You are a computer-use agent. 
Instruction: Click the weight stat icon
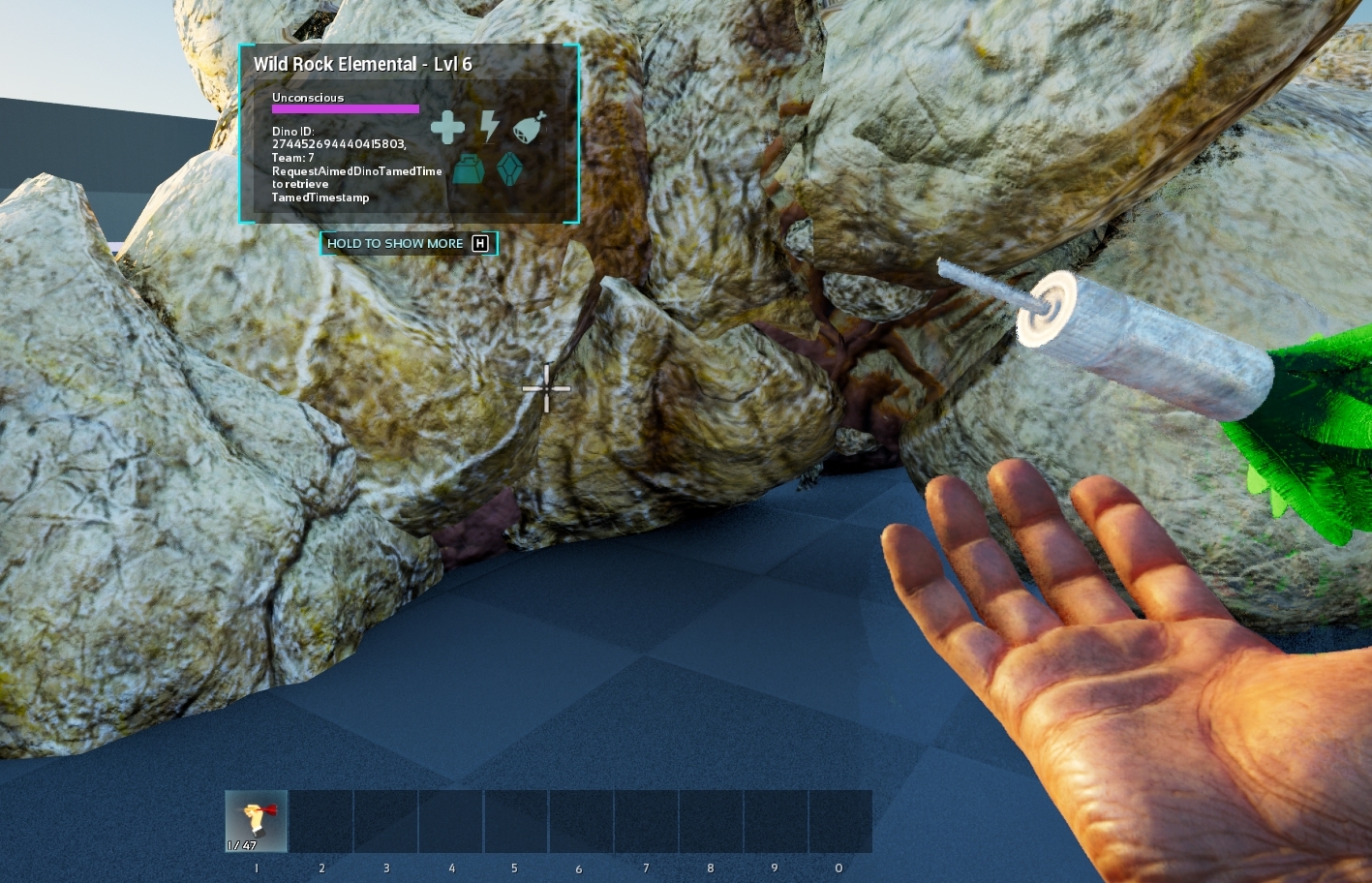[x=470, y=168]
